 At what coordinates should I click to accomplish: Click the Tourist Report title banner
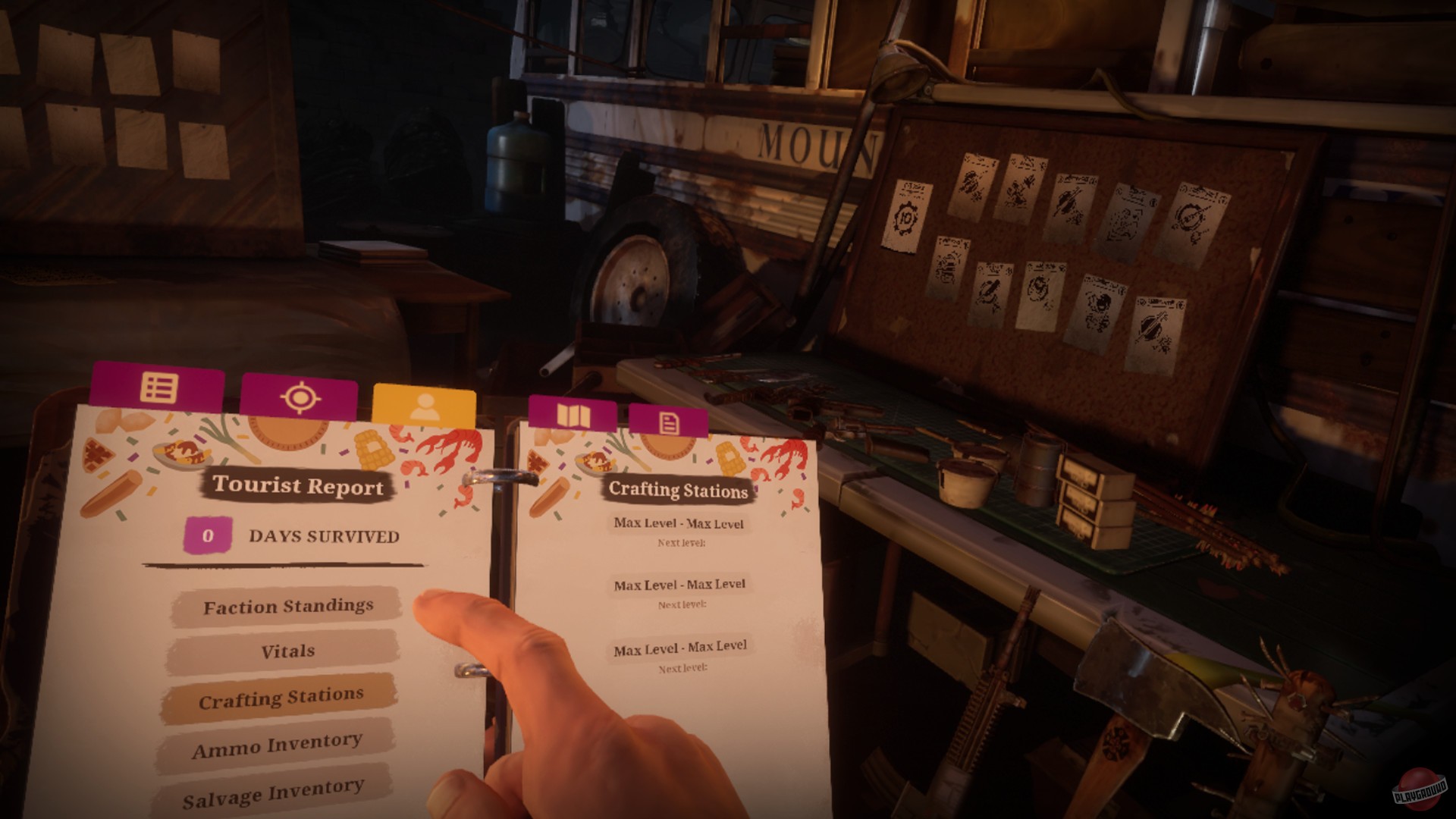299,487
